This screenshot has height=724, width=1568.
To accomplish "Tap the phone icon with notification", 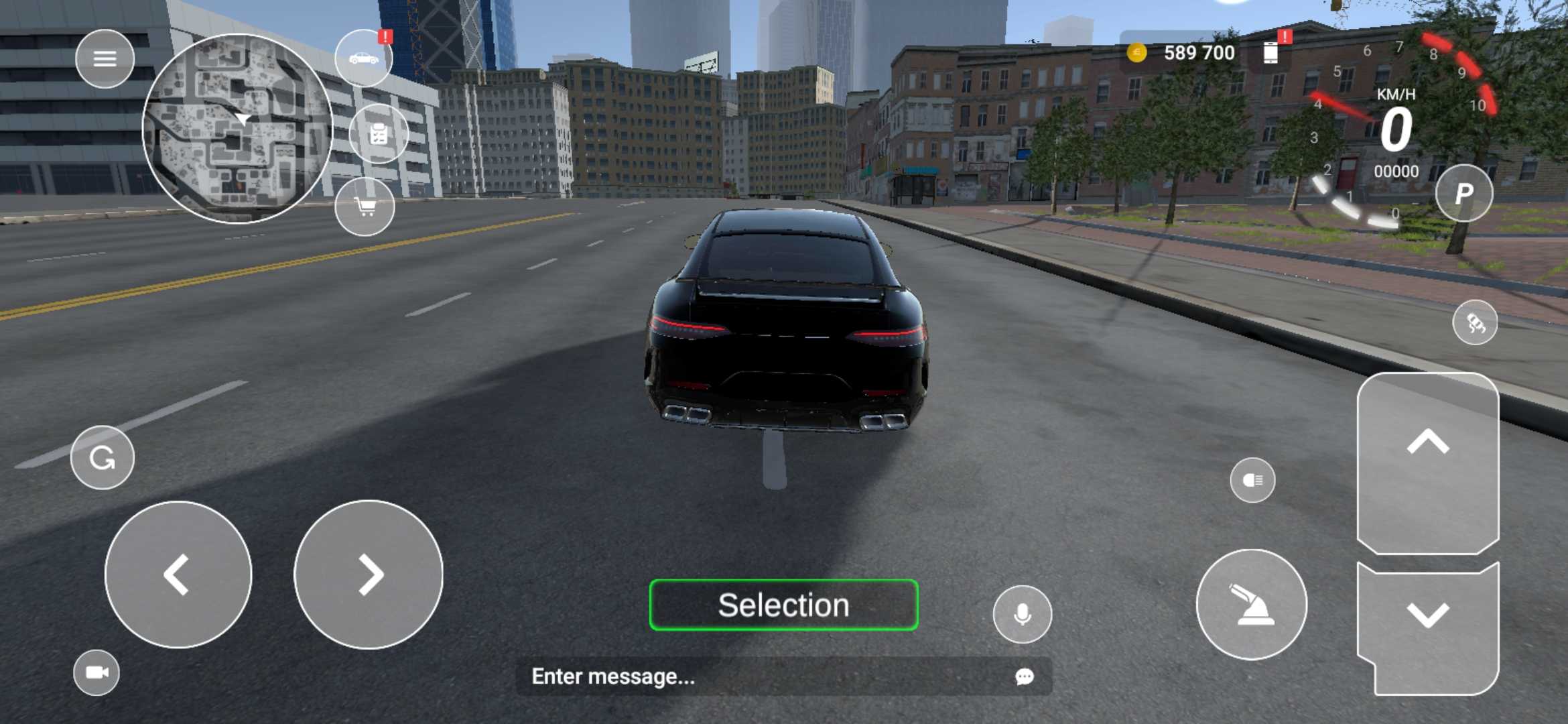I will (1270, 52).
